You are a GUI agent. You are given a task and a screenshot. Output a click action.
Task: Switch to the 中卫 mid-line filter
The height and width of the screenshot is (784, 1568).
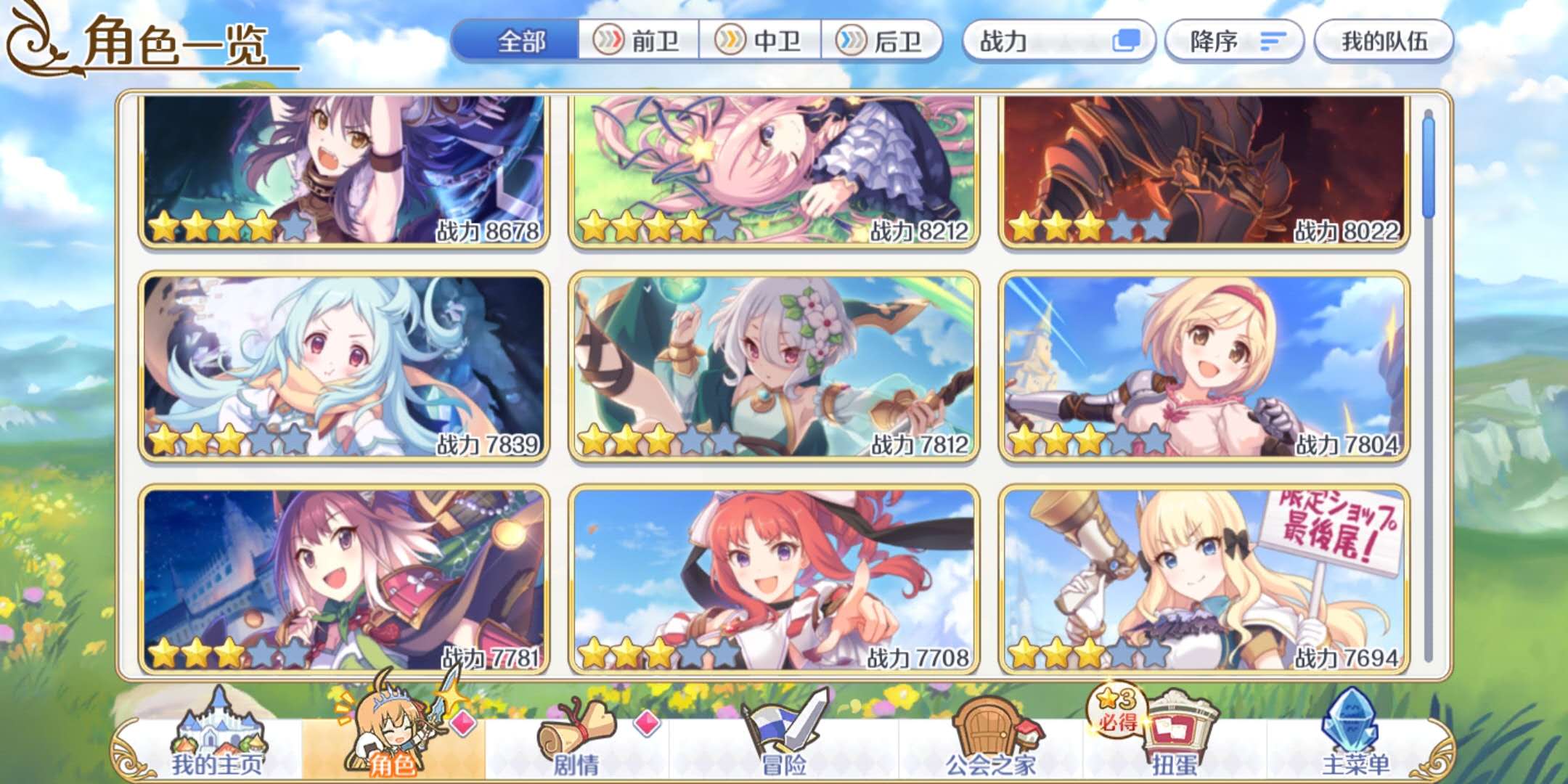click(760, 41)
